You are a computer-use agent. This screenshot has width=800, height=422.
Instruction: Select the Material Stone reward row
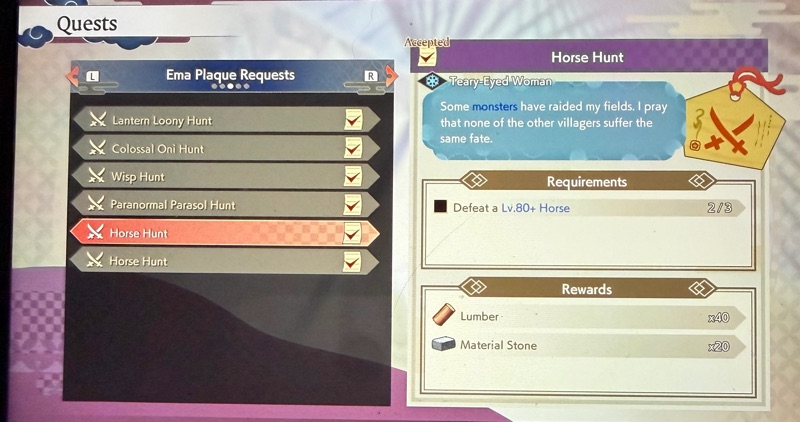click(x=584, y=345)
